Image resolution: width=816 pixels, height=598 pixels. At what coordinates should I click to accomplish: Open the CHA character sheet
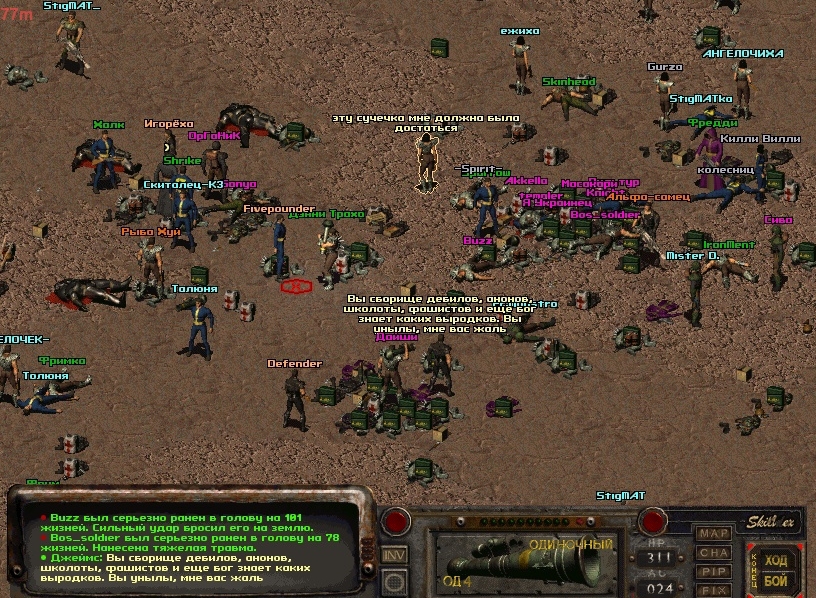713,553
